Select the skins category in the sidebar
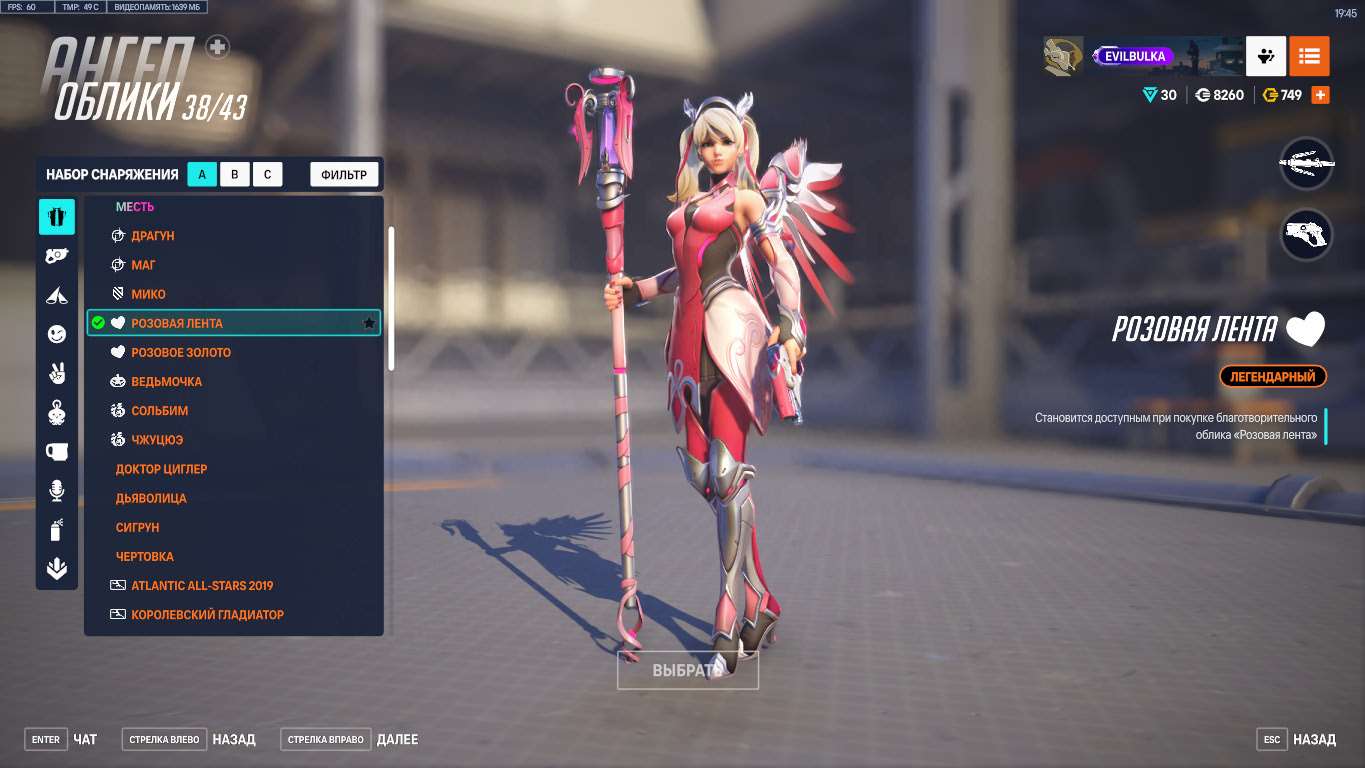This screenshot has width=1365, height=768. coord(56,216)
